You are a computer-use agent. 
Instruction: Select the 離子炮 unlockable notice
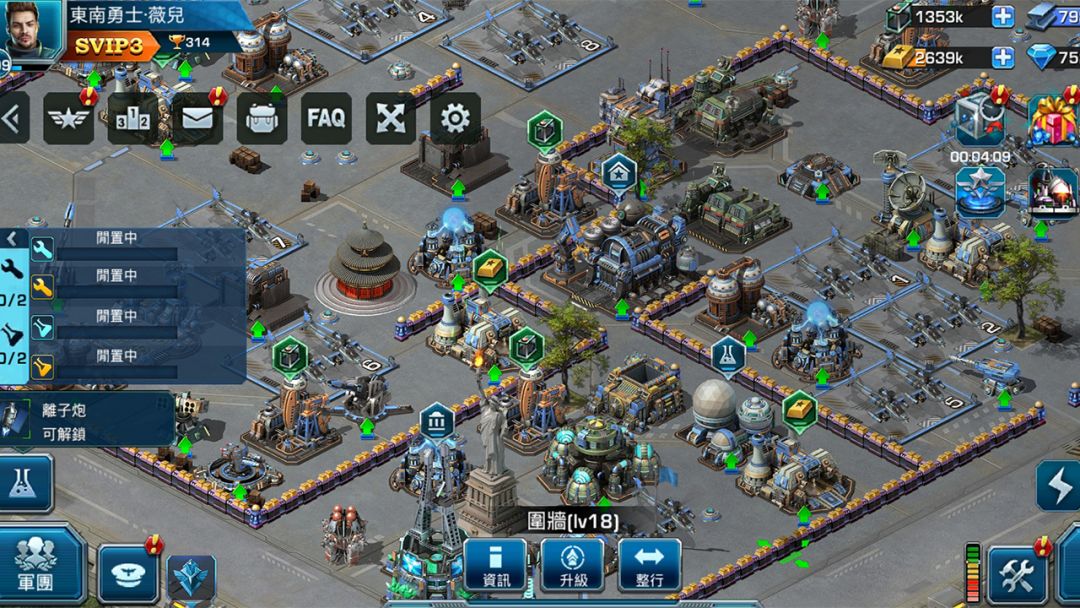pyautogui.click(x=88, y=419)
